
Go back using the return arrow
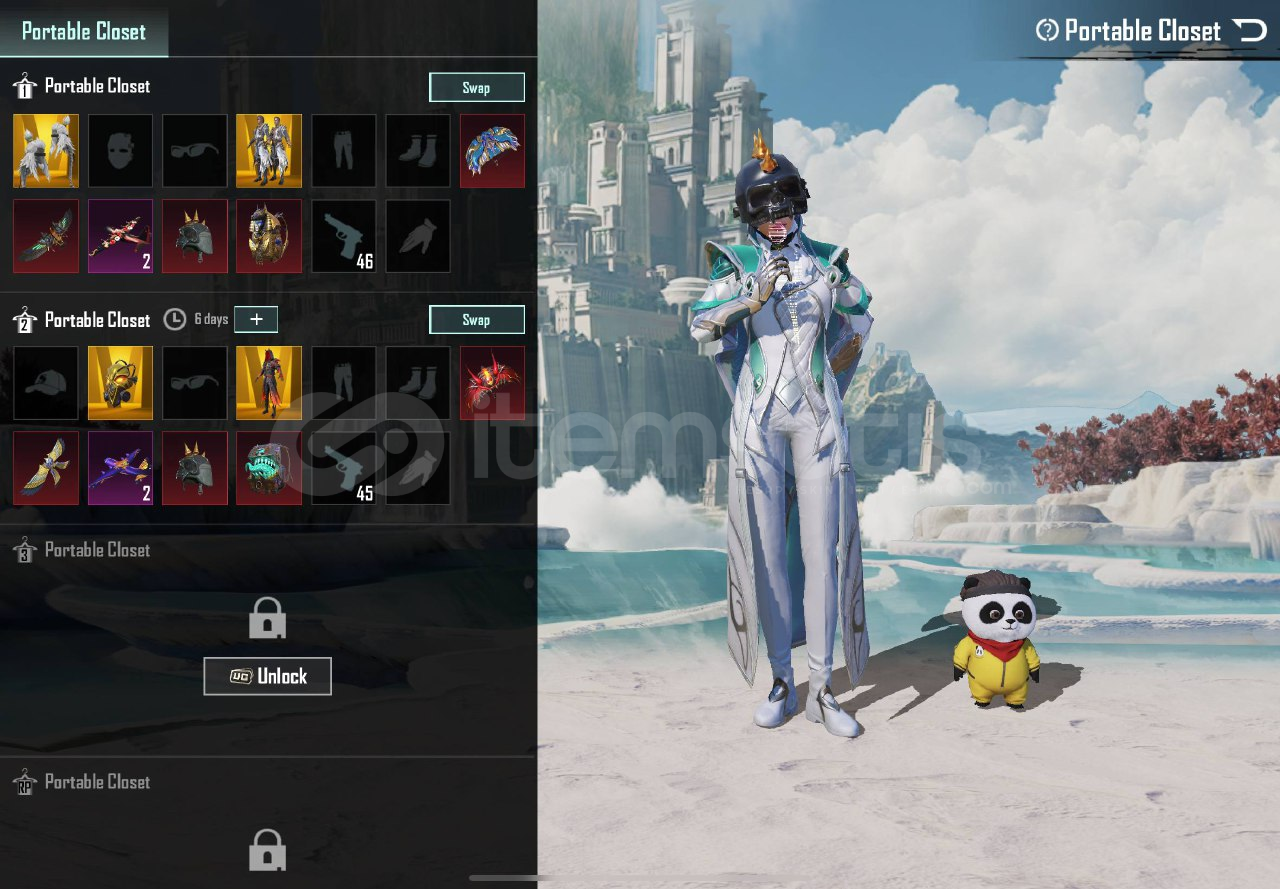pyautogui.click(x=1250, y=30)
